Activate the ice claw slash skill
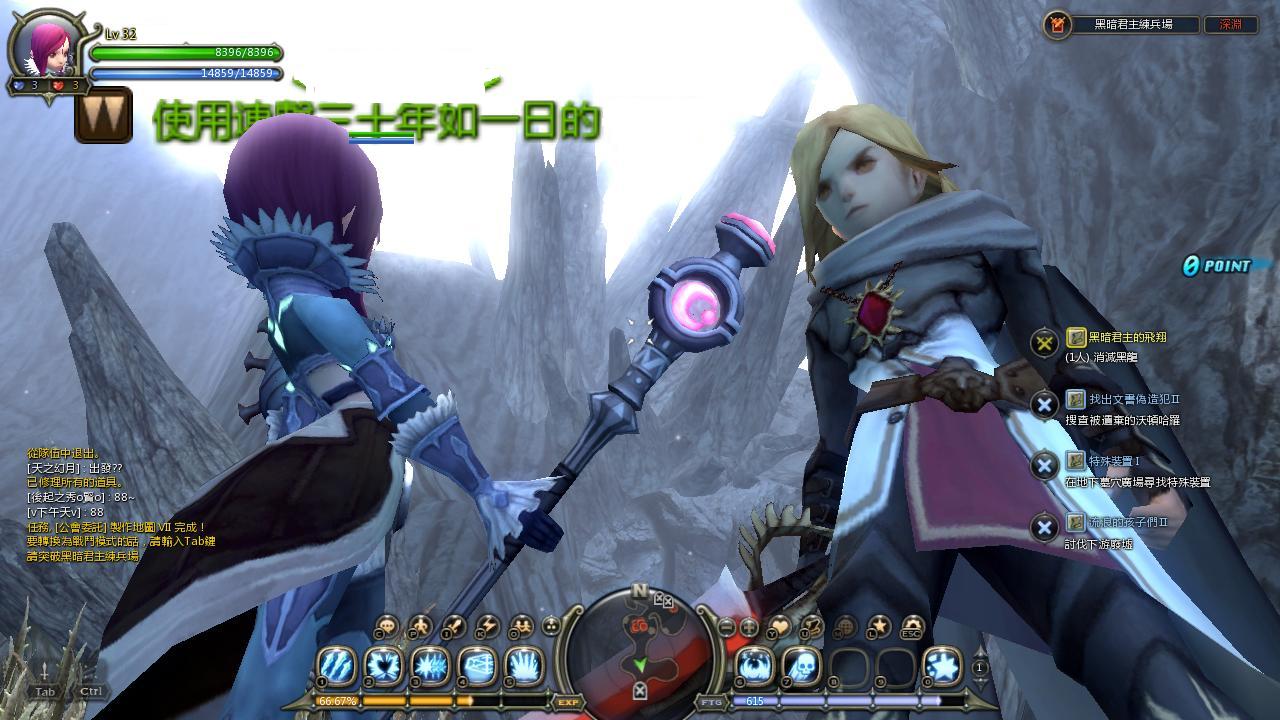Image resolution: width=1280 pixels, height=720 pixels. (336, 666)
